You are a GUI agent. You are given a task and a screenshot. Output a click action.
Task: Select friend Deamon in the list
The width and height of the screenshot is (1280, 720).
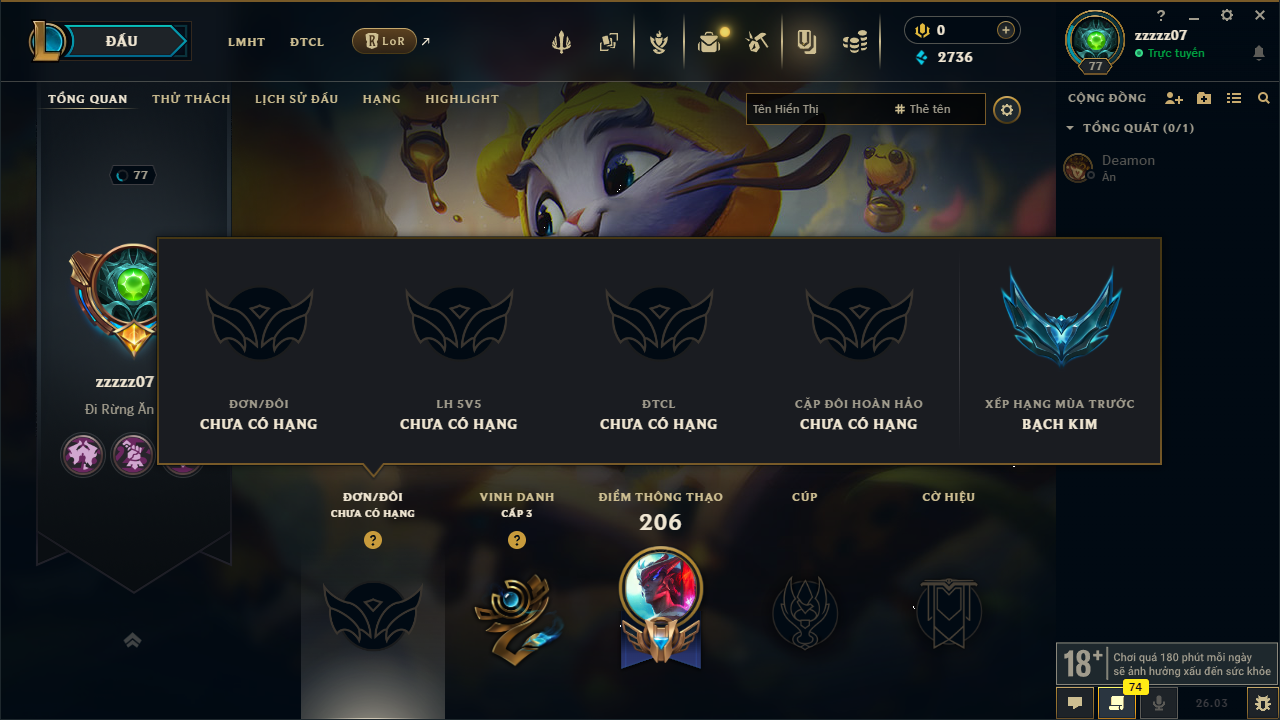click(x=1128, y=167)
